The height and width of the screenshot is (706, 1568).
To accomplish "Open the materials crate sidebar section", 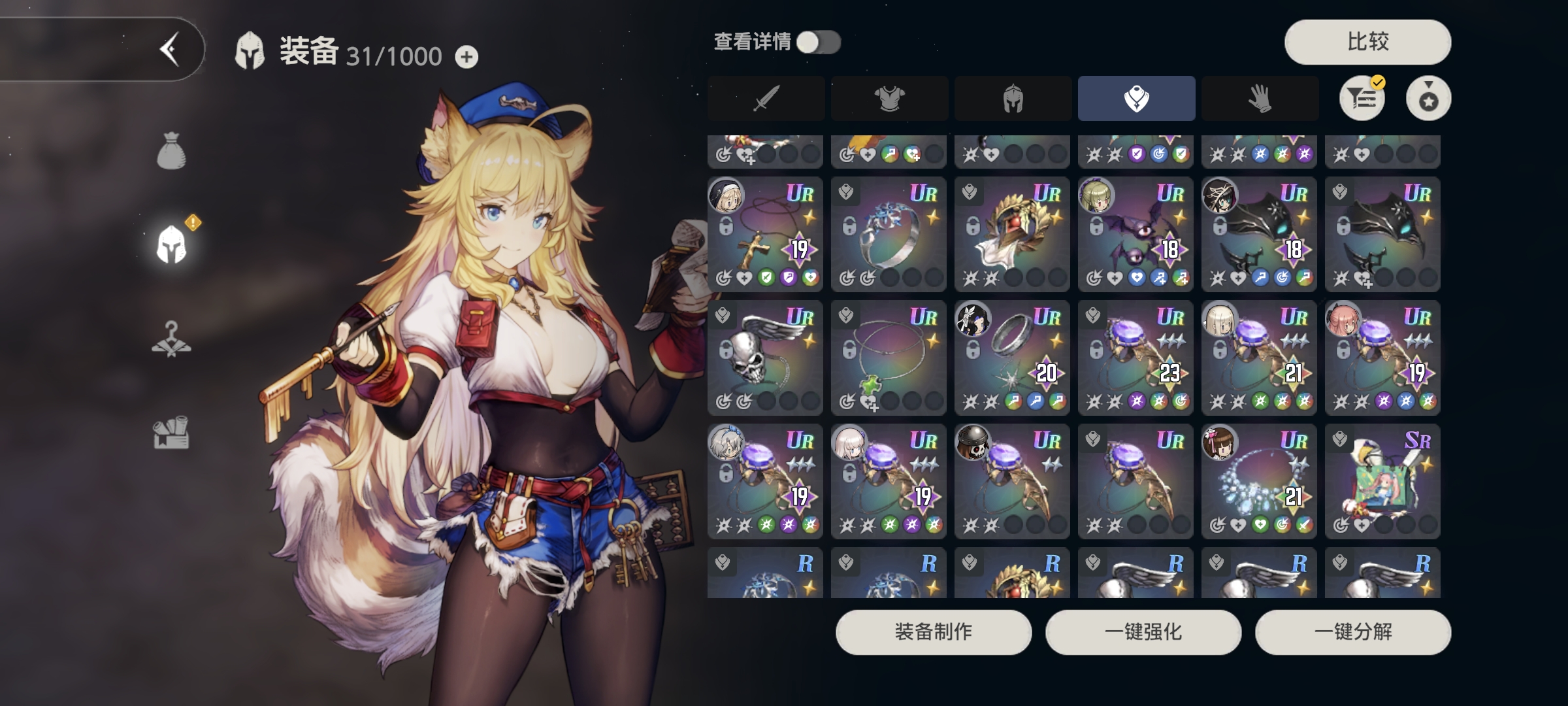I will (x=171, y=433).
